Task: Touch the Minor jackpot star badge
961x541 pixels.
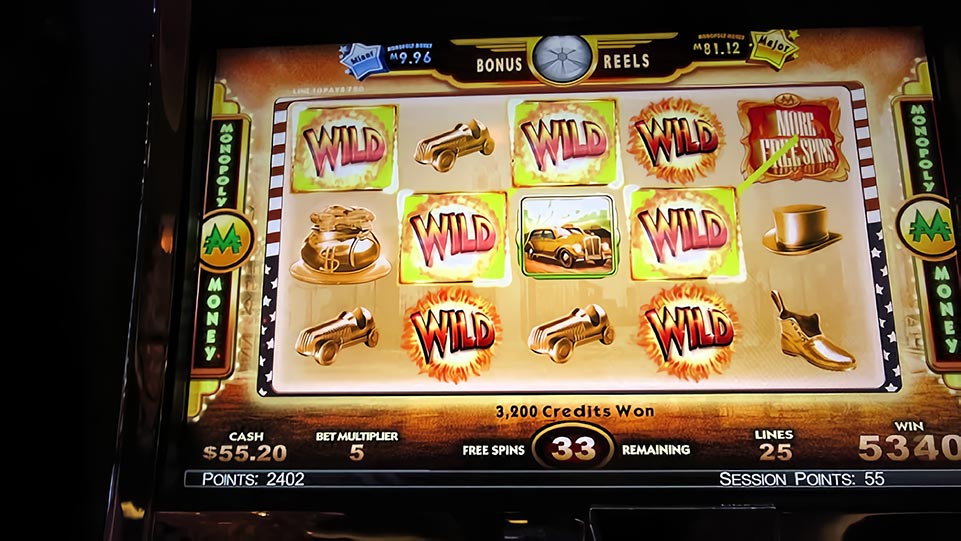Action: (x=363, y=62)
